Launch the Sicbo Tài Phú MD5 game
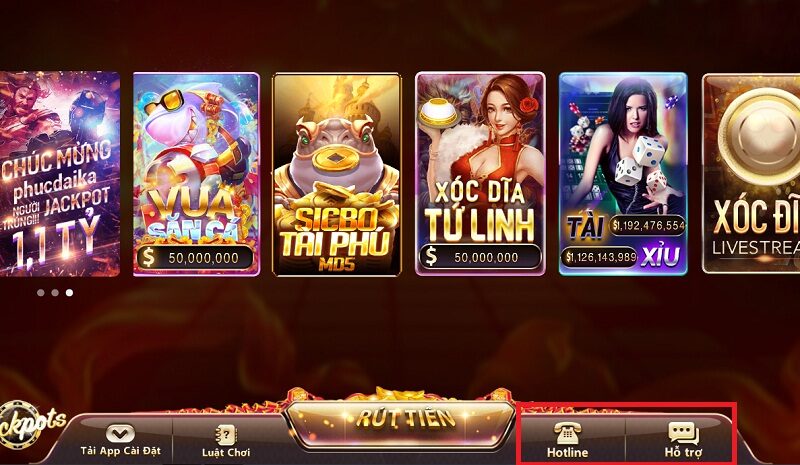 337,174
